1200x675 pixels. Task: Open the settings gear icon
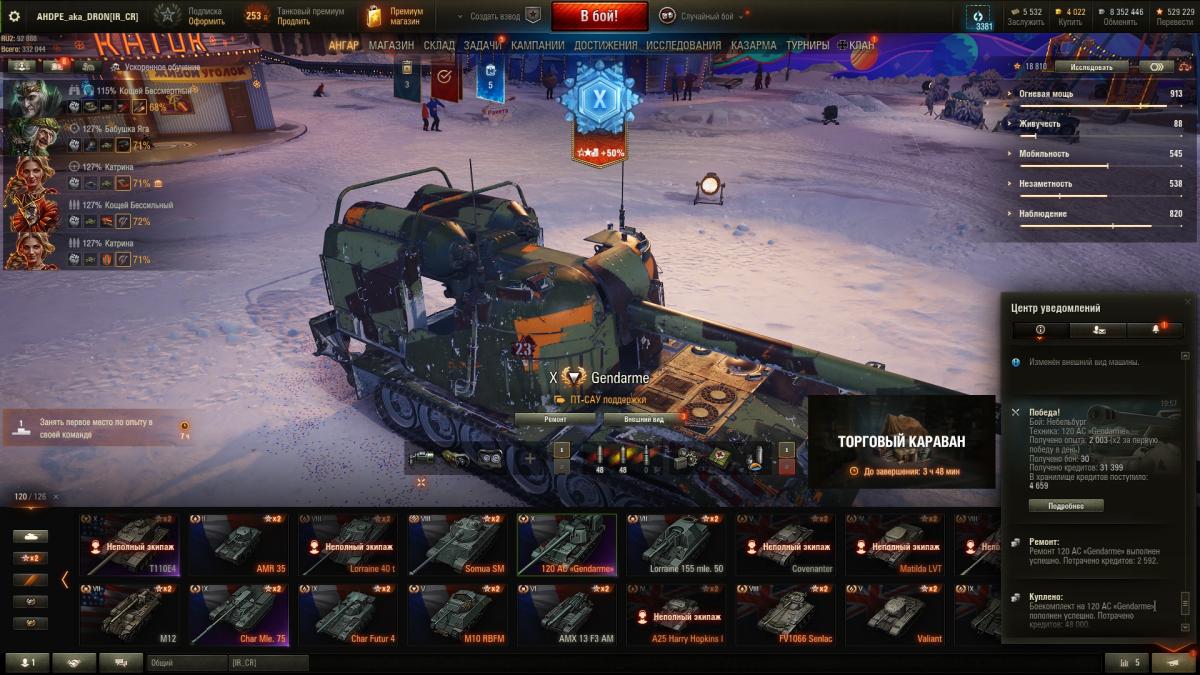click(14, 16)
